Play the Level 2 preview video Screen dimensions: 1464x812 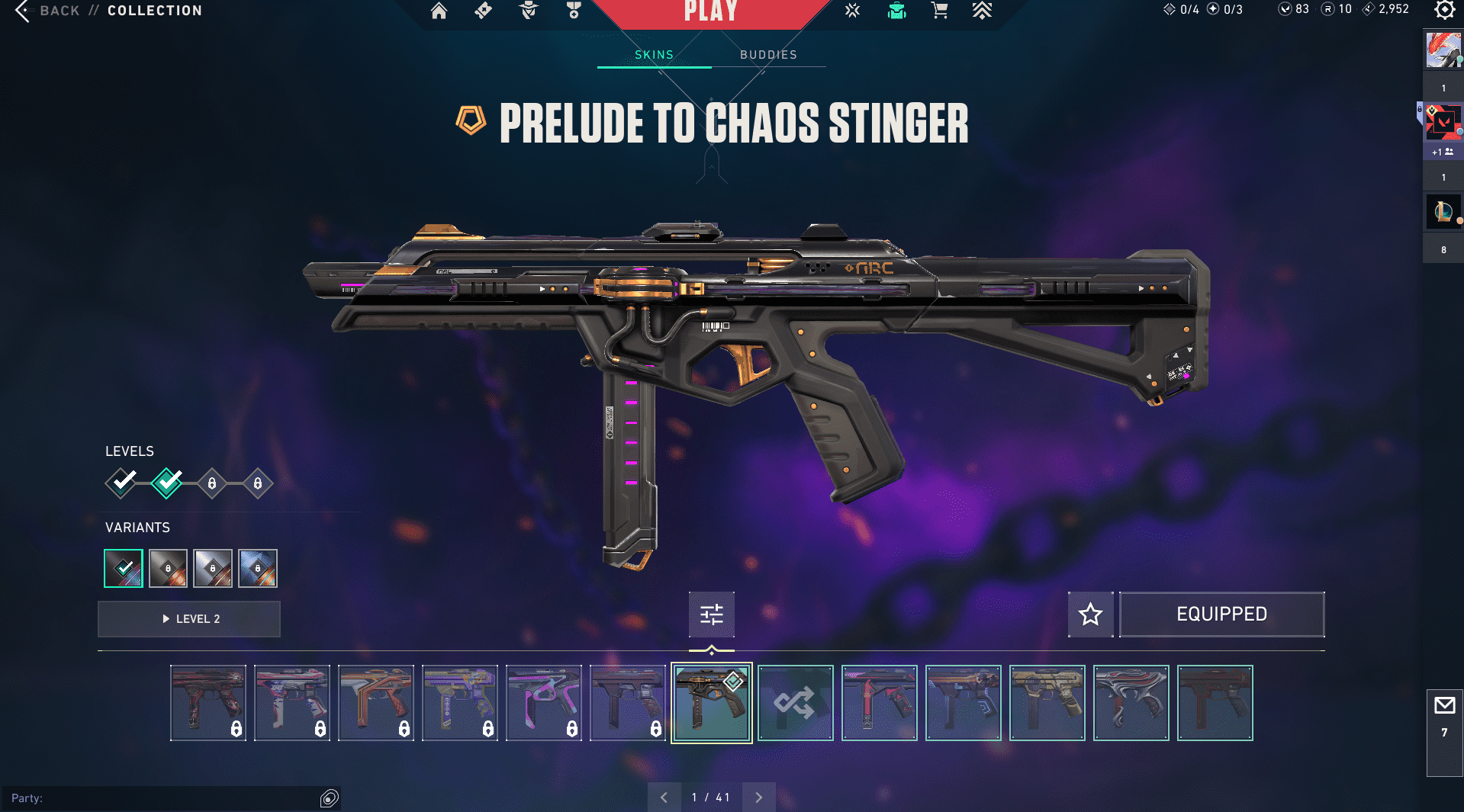point(189,619)
